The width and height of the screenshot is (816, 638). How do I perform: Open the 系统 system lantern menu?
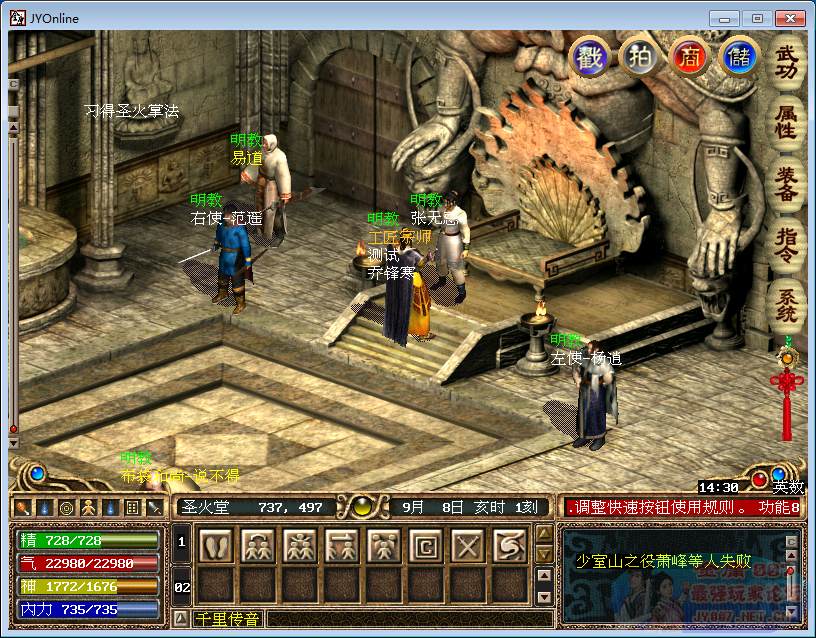(x=788, y=302)
